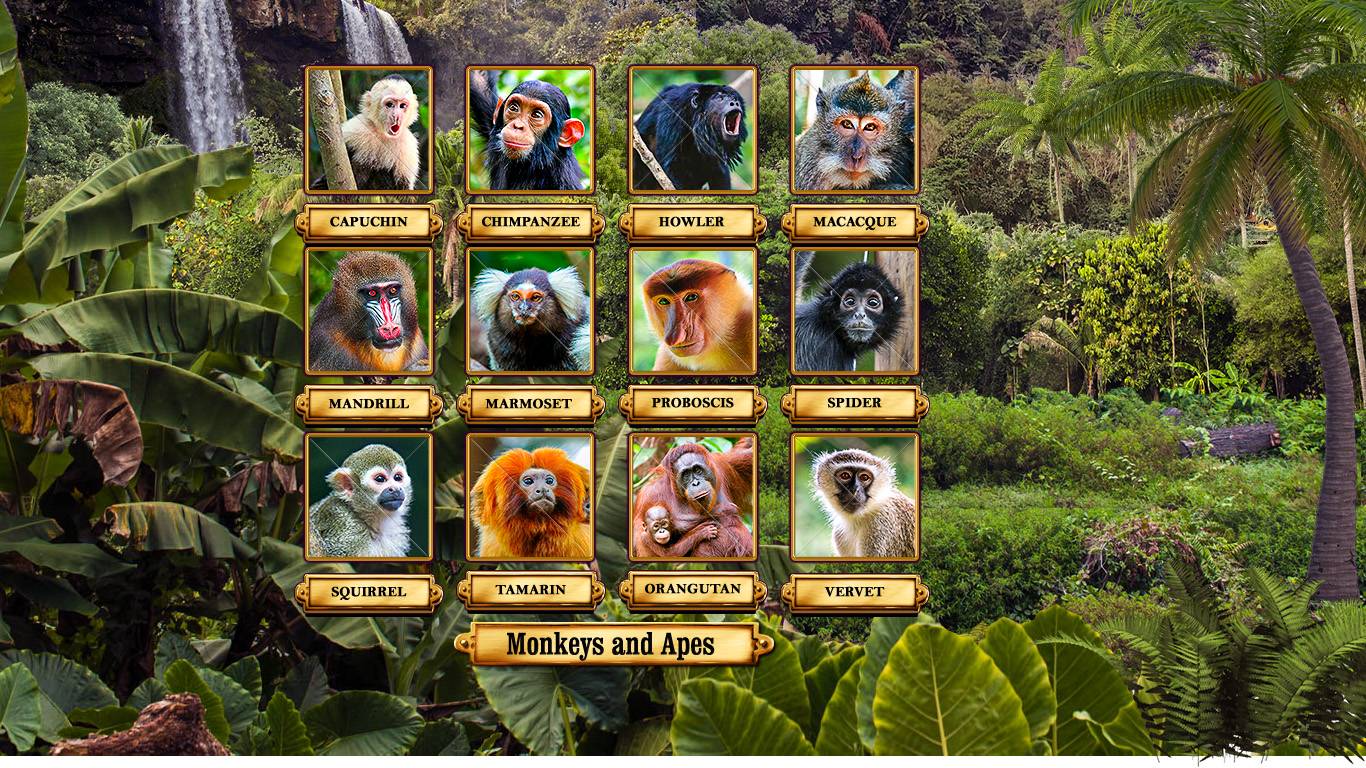The height and width of the screenshot is (768, 1366).
Task: Select the orange Tamarin photo tile
Action: [531, 496]
